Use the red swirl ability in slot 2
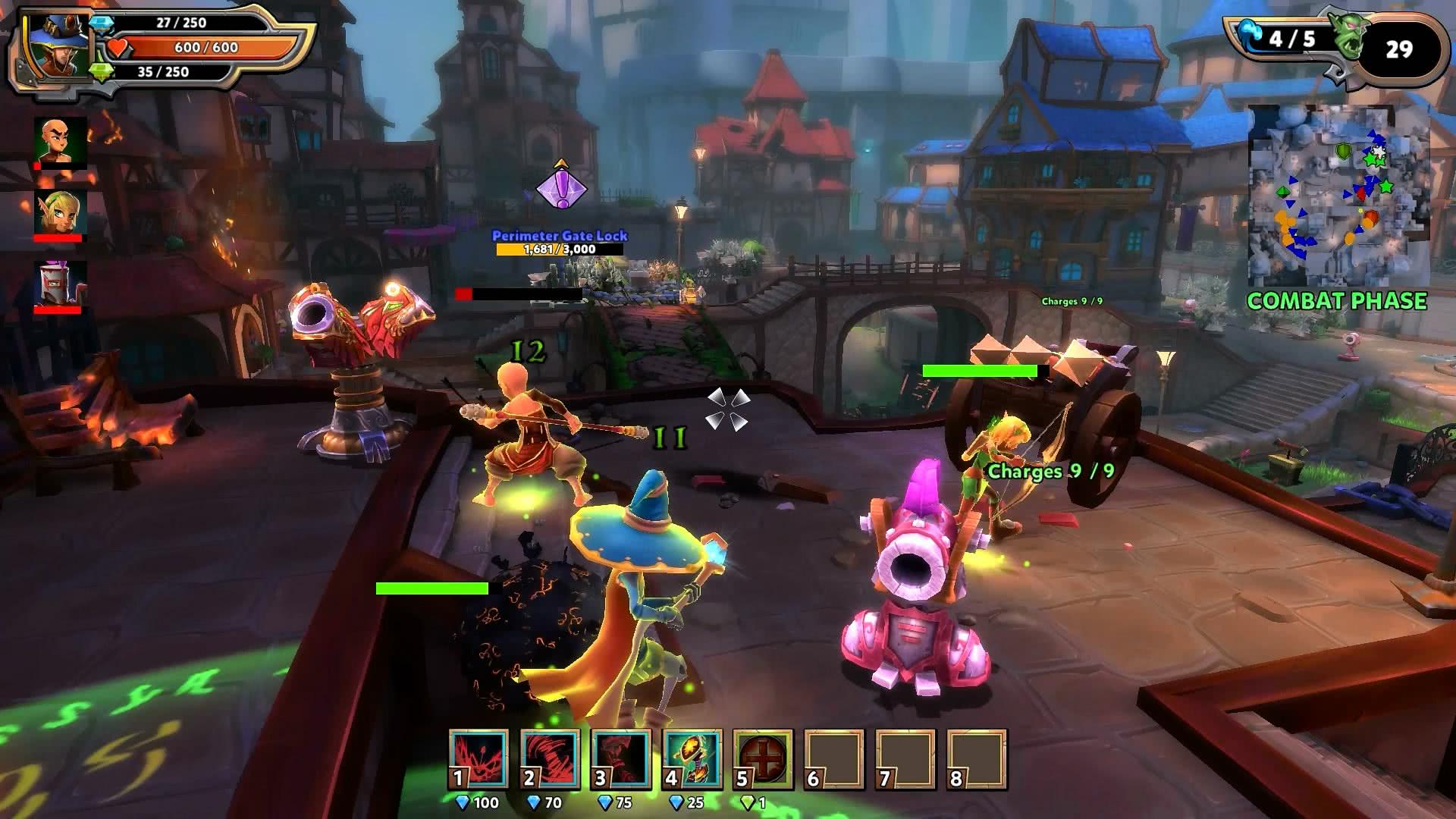The image size is (1456, 819). 550,760
